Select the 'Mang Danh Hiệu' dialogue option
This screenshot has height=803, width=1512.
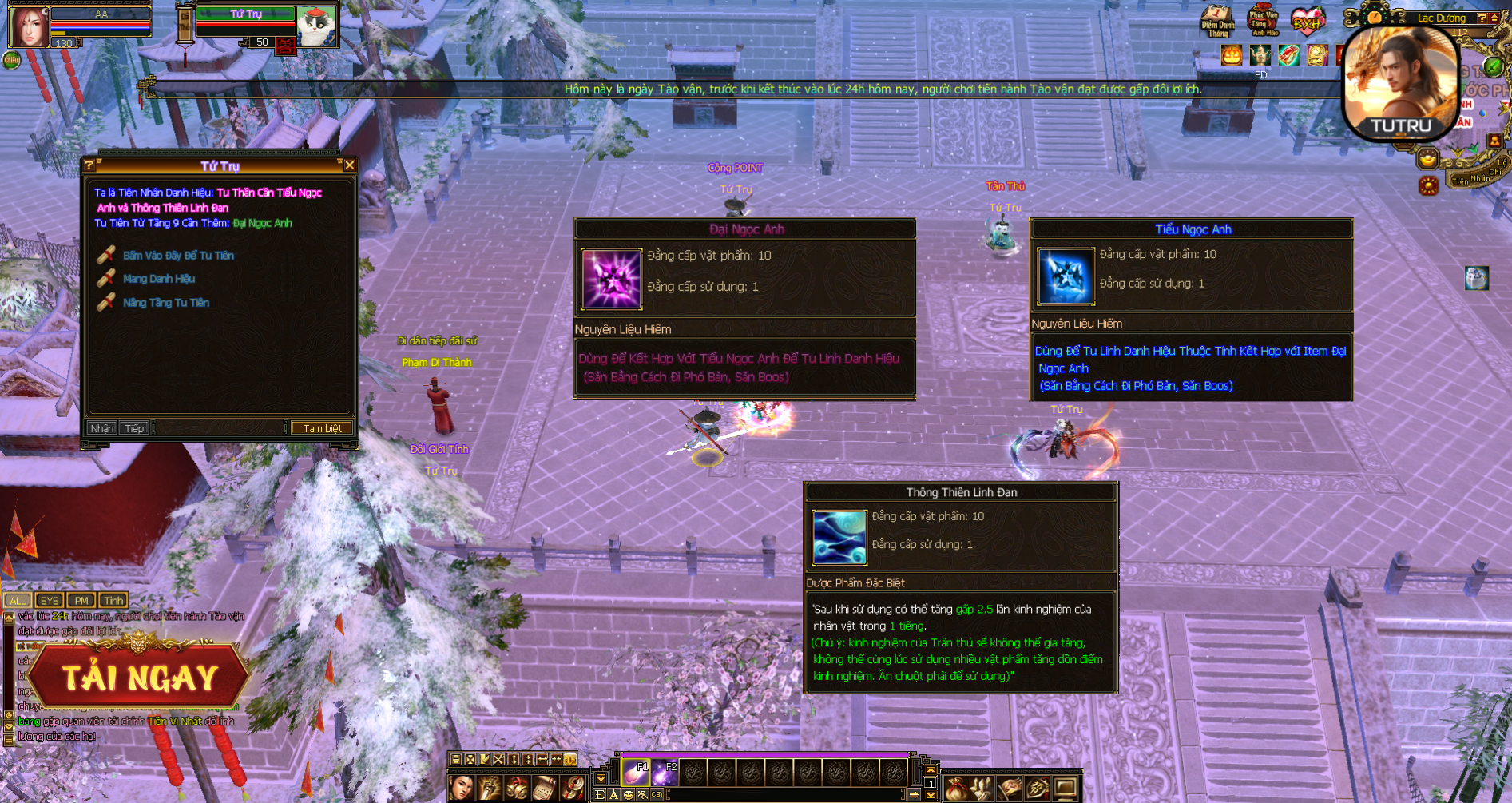[x=159, y=279]
